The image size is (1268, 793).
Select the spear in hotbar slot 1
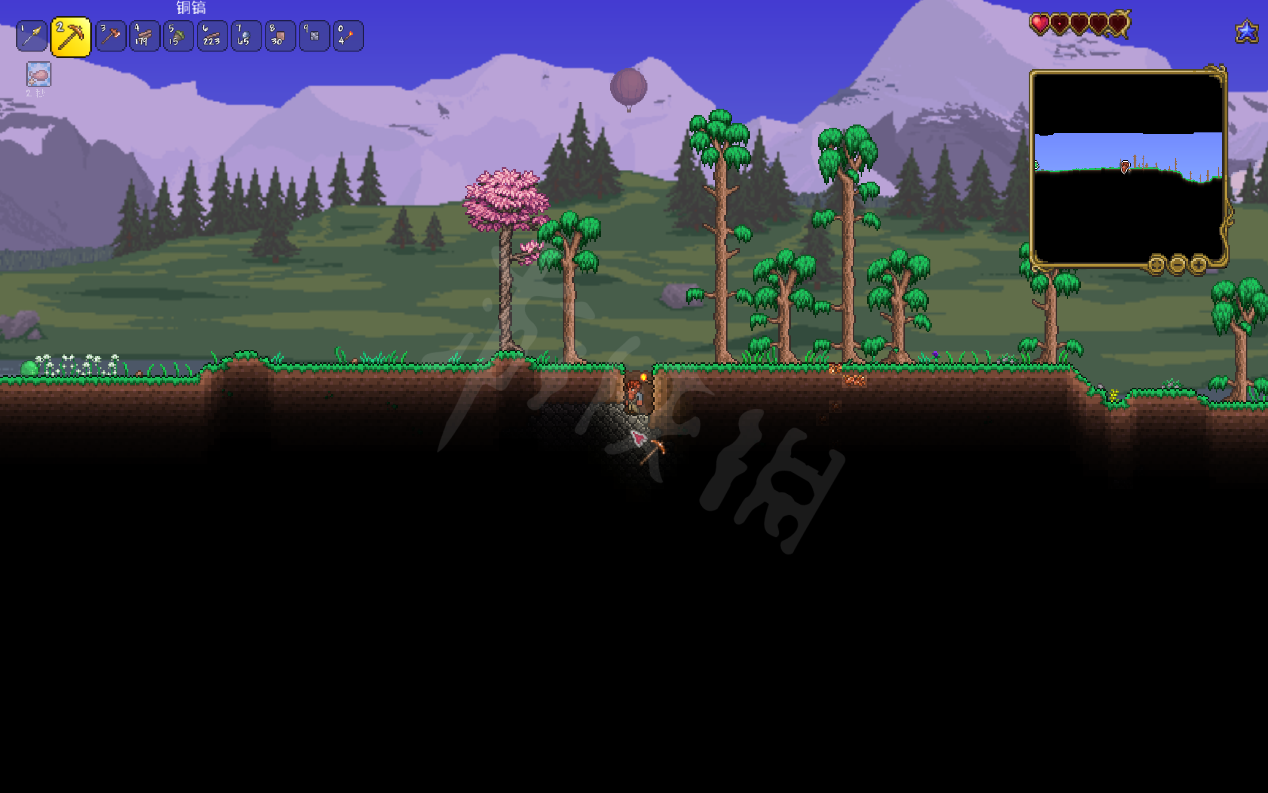pos(32,37)
